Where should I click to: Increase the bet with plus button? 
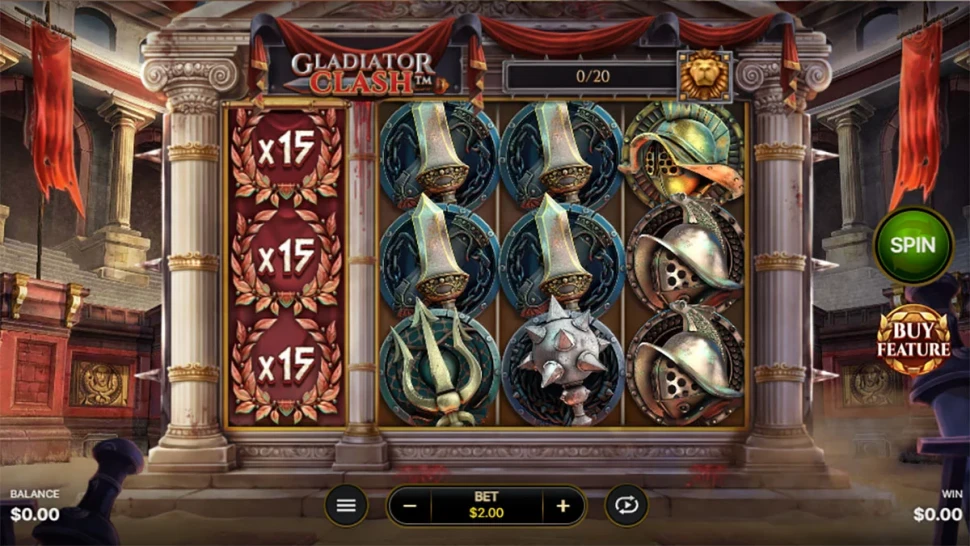coord(563,506)
